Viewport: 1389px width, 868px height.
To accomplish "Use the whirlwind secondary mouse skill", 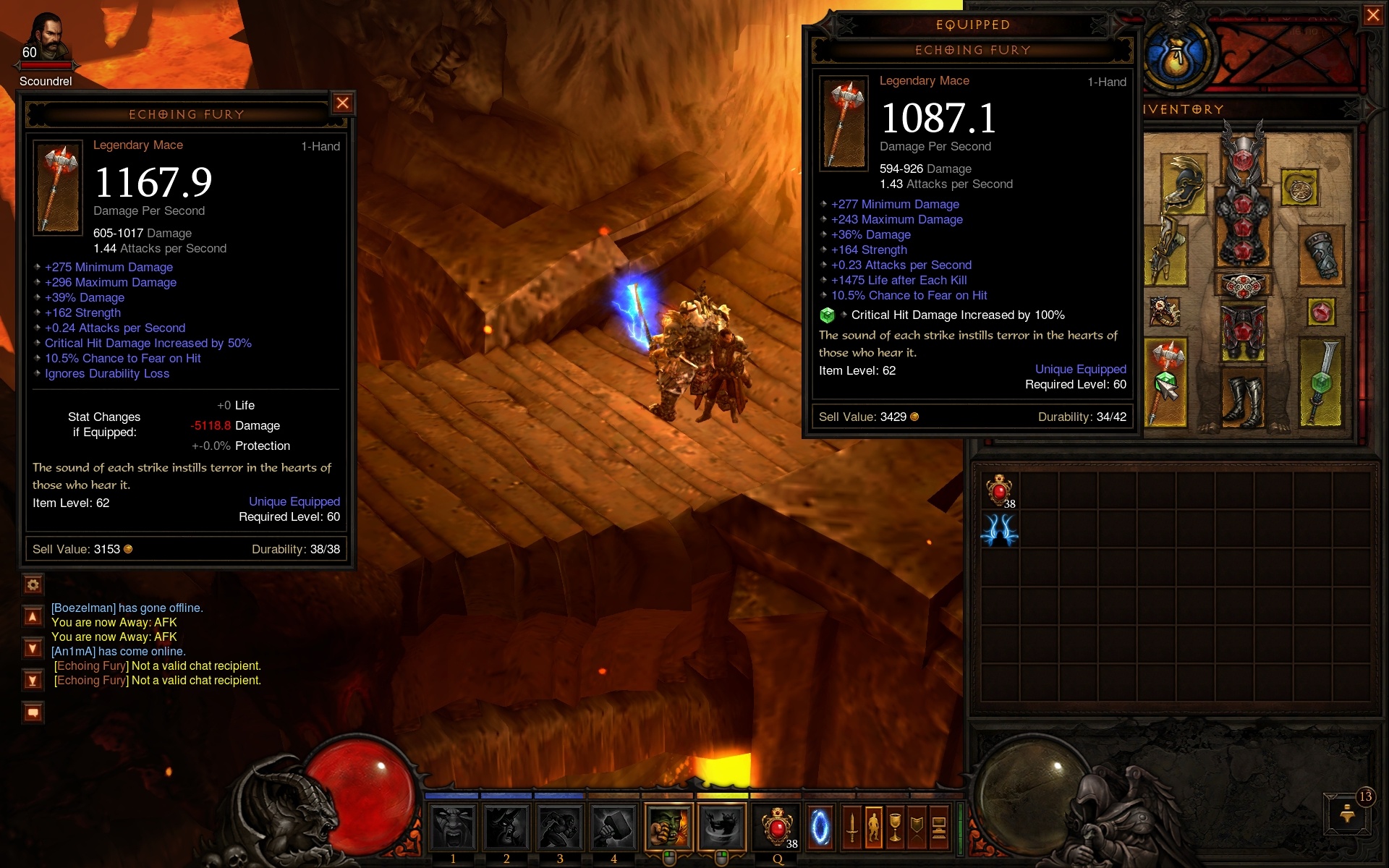I will click(721, 827).
